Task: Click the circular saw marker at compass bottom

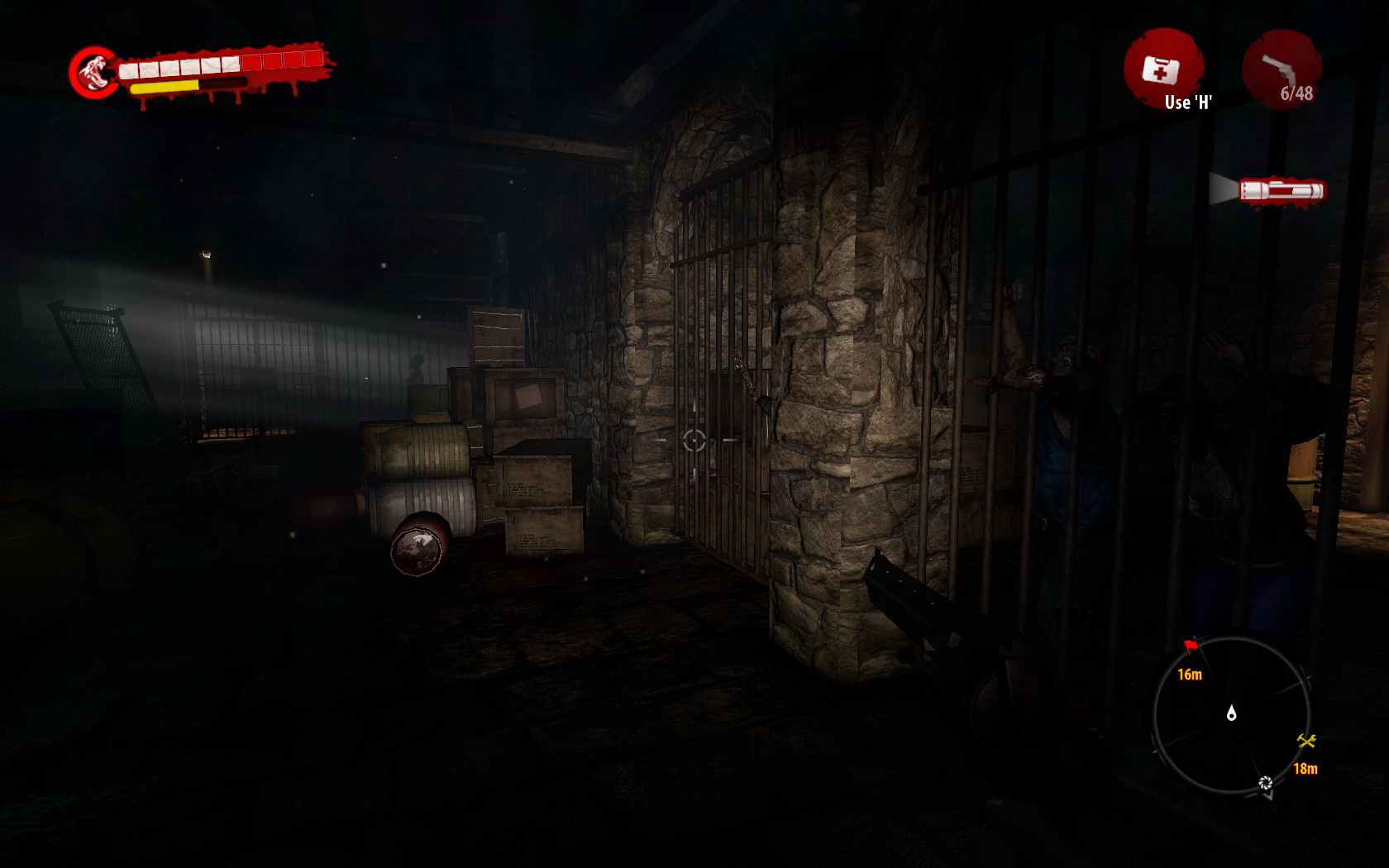Action: pos(1264,781)
